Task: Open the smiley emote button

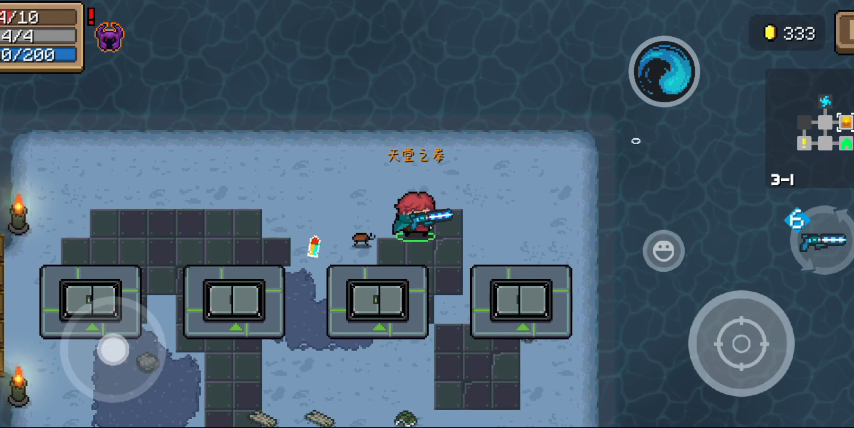Action: [663, 251]
